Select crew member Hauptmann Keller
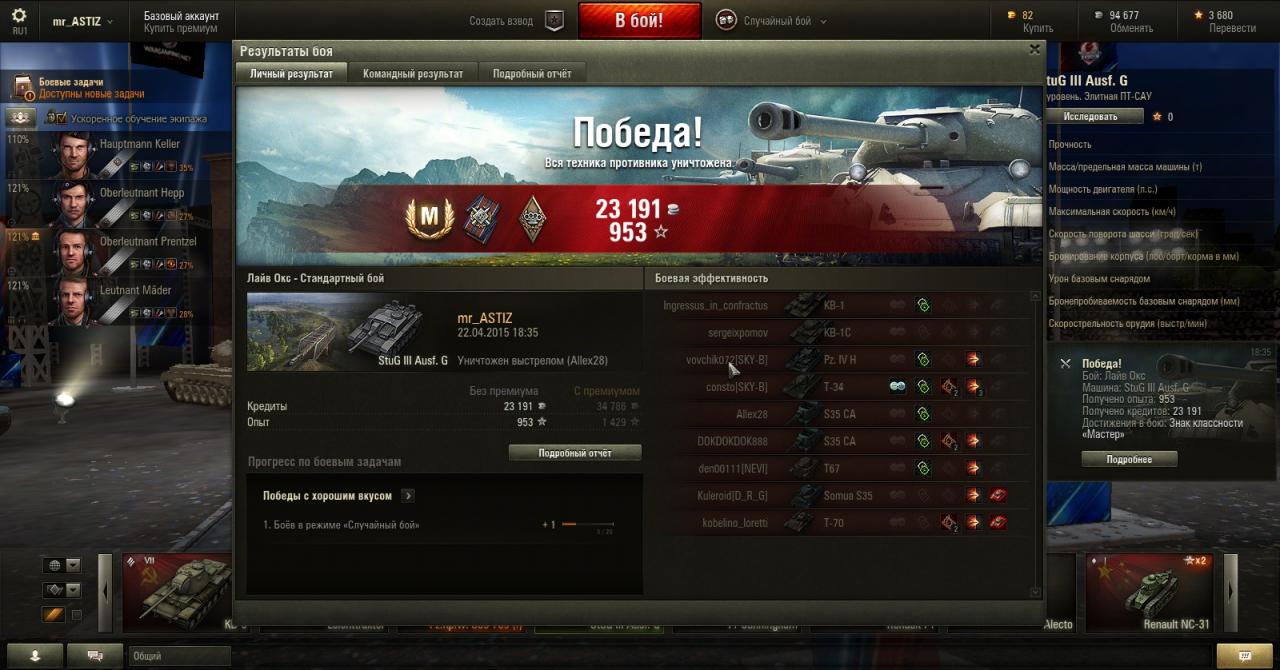The width and height of the screenshot is (1280, 670). pyautogui.click(x=139, y=145)
